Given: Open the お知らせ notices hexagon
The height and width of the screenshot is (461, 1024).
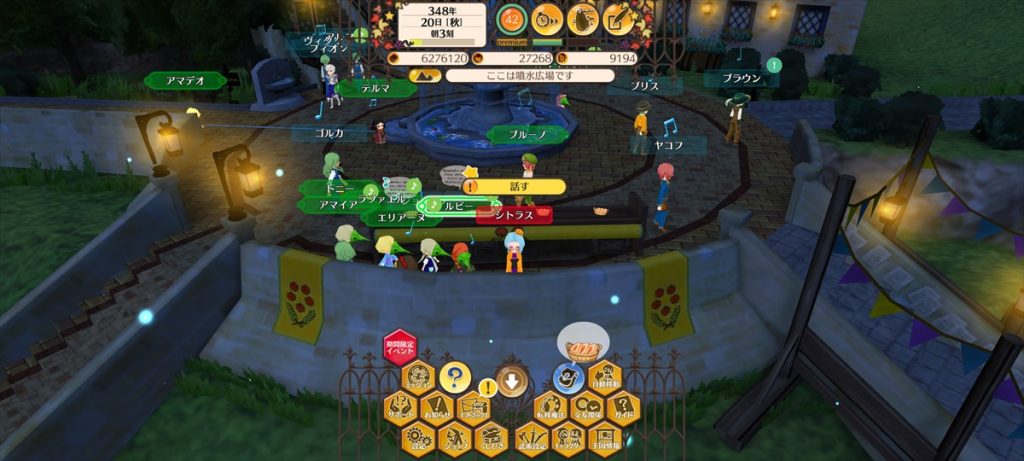Looking at the screenshot, I should [x=437, y=408].
